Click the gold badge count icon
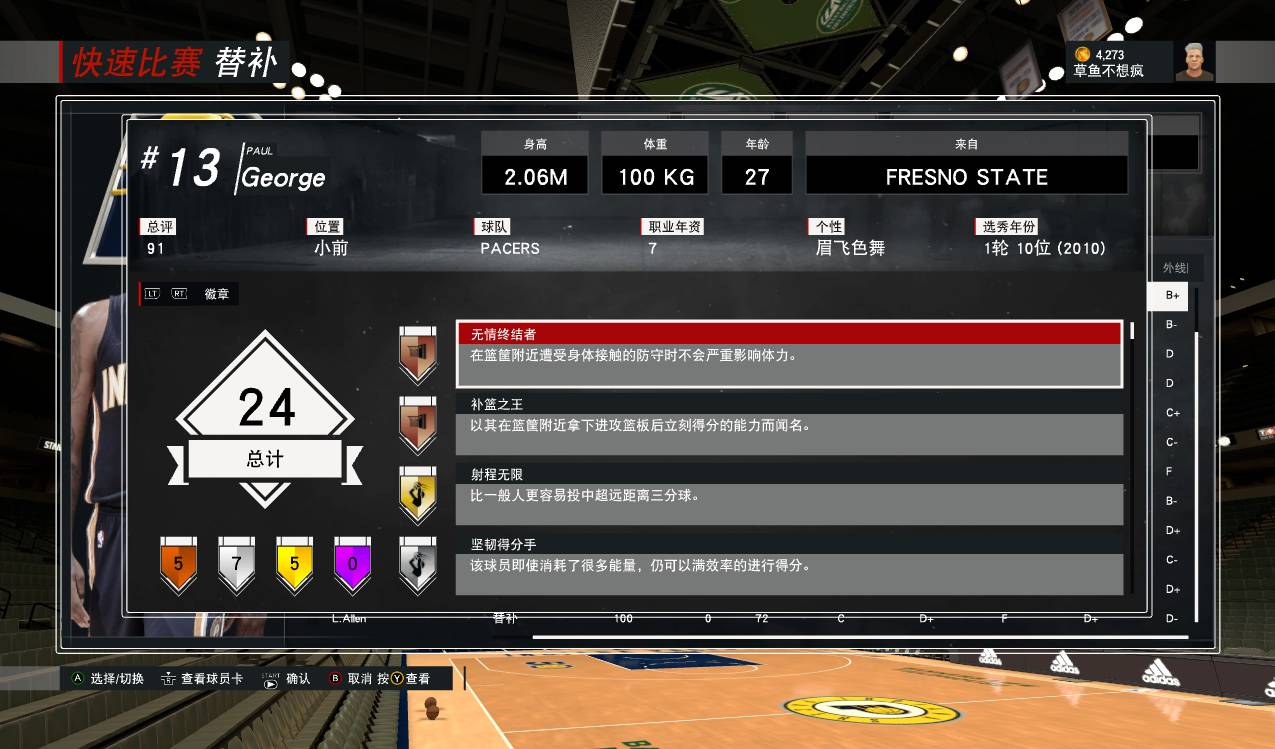The image size is (1275, 749). tap(294, 564)
